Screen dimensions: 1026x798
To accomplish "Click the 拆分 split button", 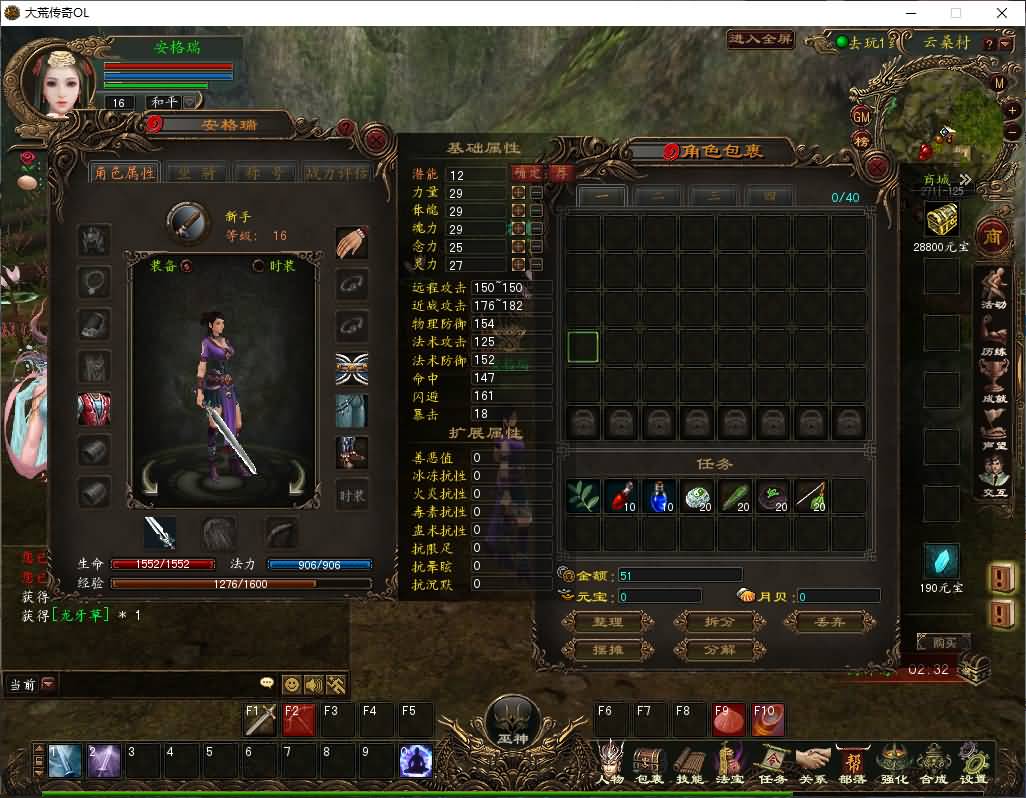I will [x=720, y=622].
